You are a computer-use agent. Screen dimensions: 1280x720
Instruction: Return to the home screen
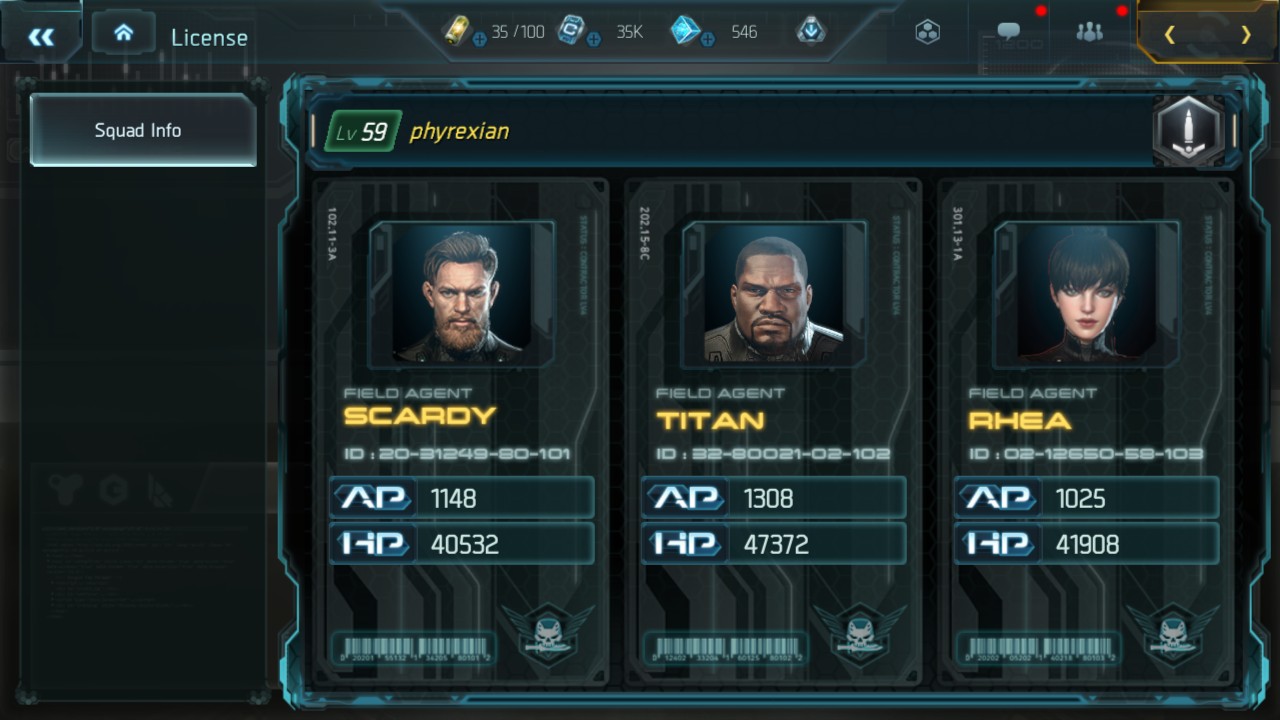tap(123, 33)
